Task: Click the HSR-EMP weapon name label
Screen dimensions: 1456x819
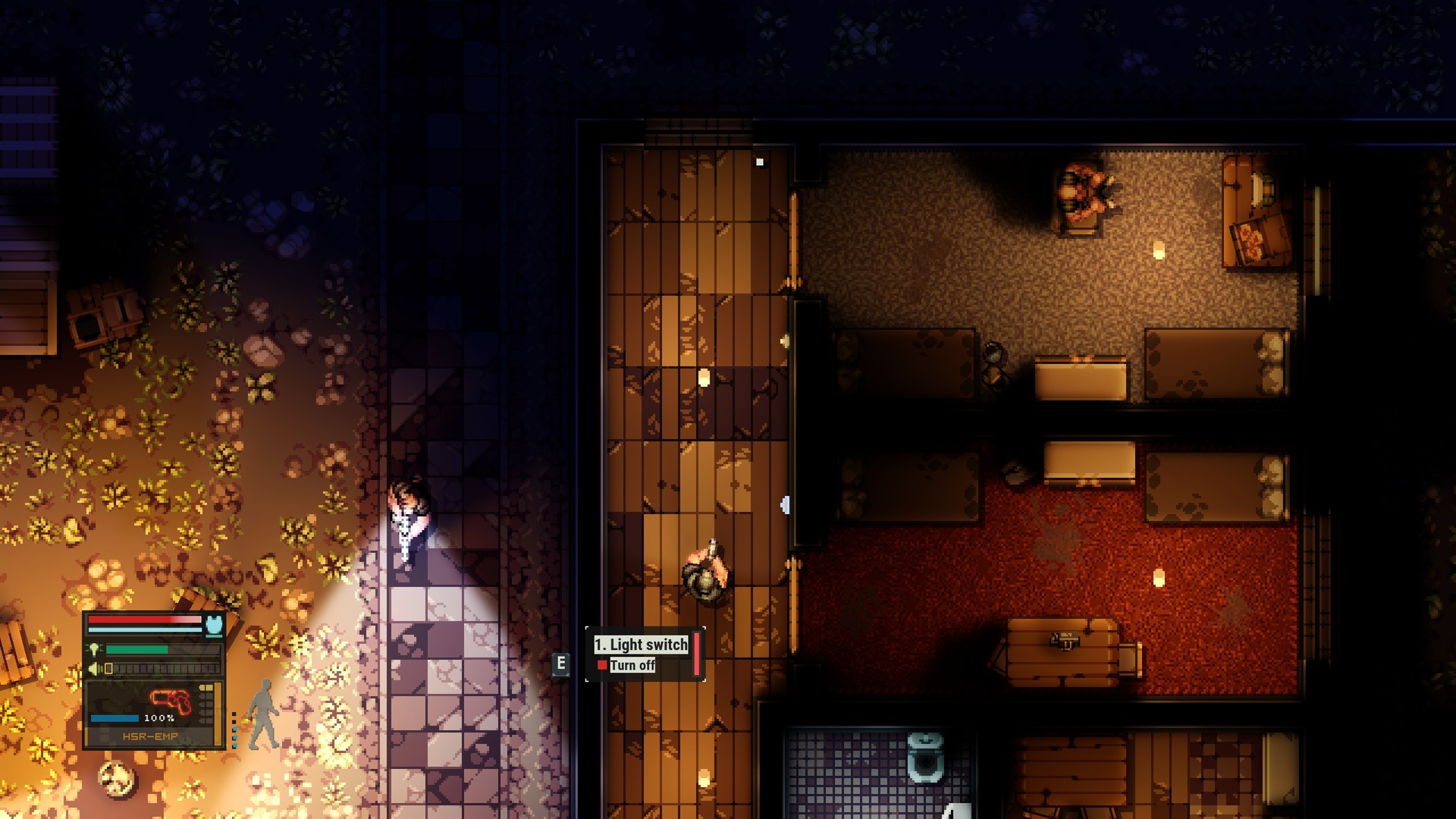Action: [x=150, y=736]
